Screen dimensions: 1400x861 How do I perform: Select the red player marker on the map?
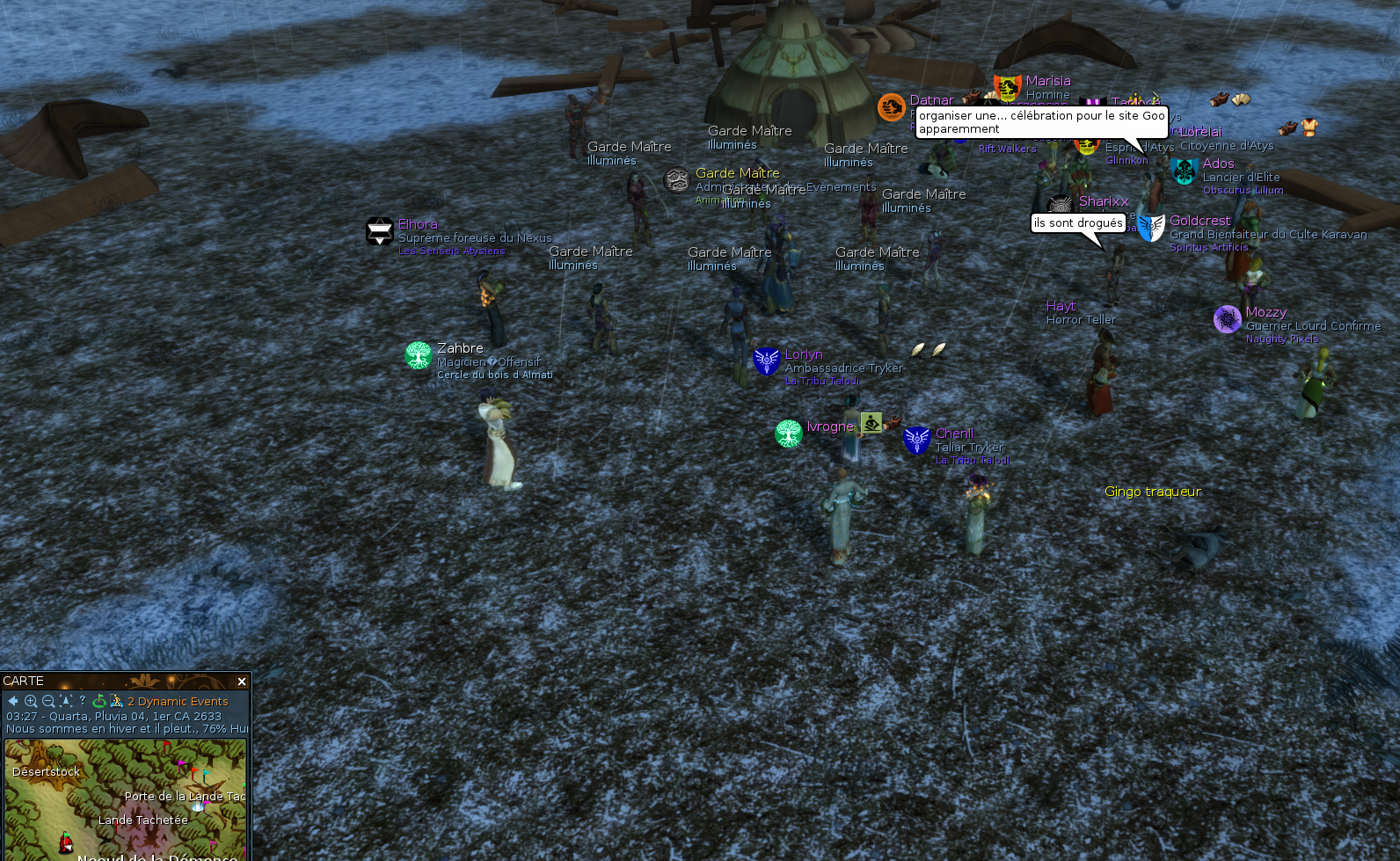coord(66,843)
